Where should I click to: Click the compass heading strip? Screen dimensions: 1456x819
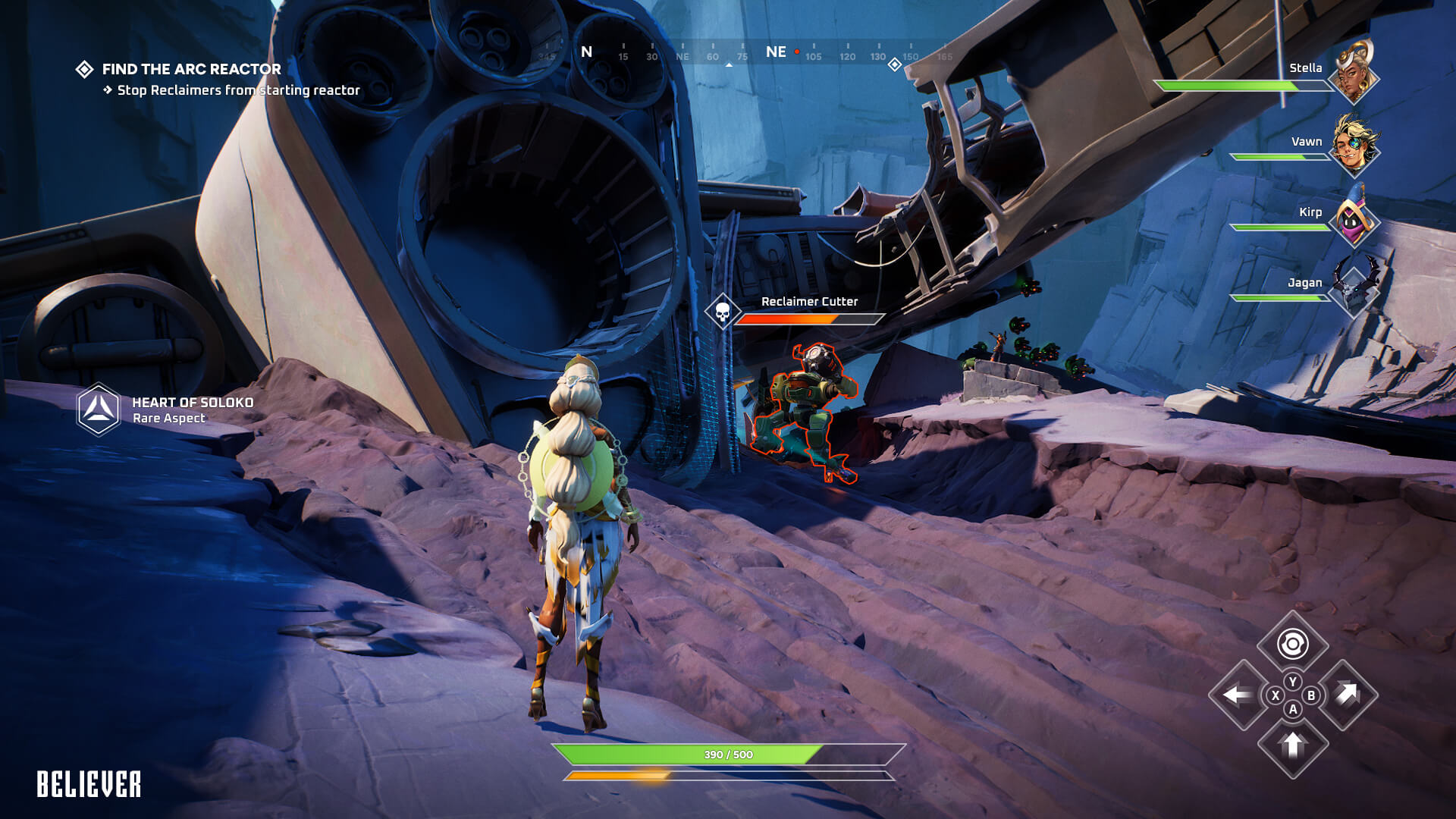click(x=743, y=53)
